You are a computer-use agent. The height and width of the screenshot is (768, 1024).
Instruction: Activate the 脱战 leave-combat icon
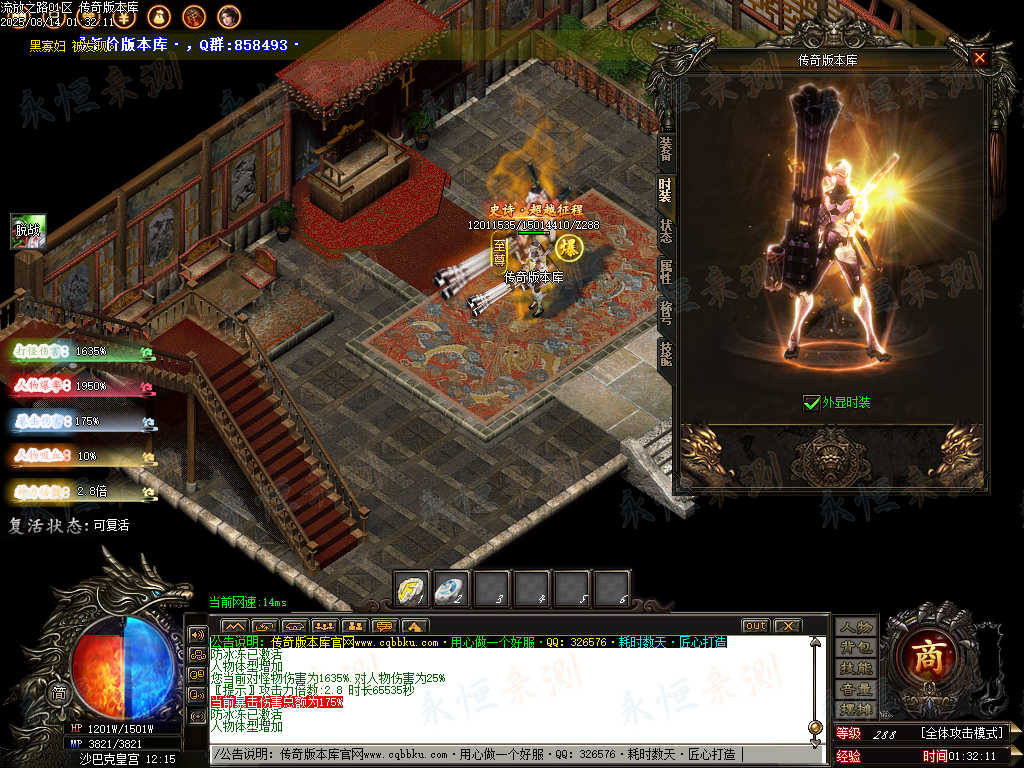[x=28, y=231]
